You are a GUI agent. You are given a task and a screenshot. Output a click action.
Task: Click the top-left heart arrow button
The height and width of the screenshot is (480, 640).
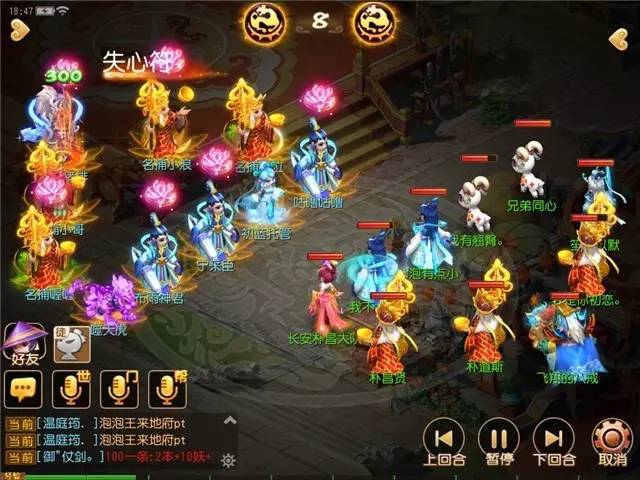(19, 33)
